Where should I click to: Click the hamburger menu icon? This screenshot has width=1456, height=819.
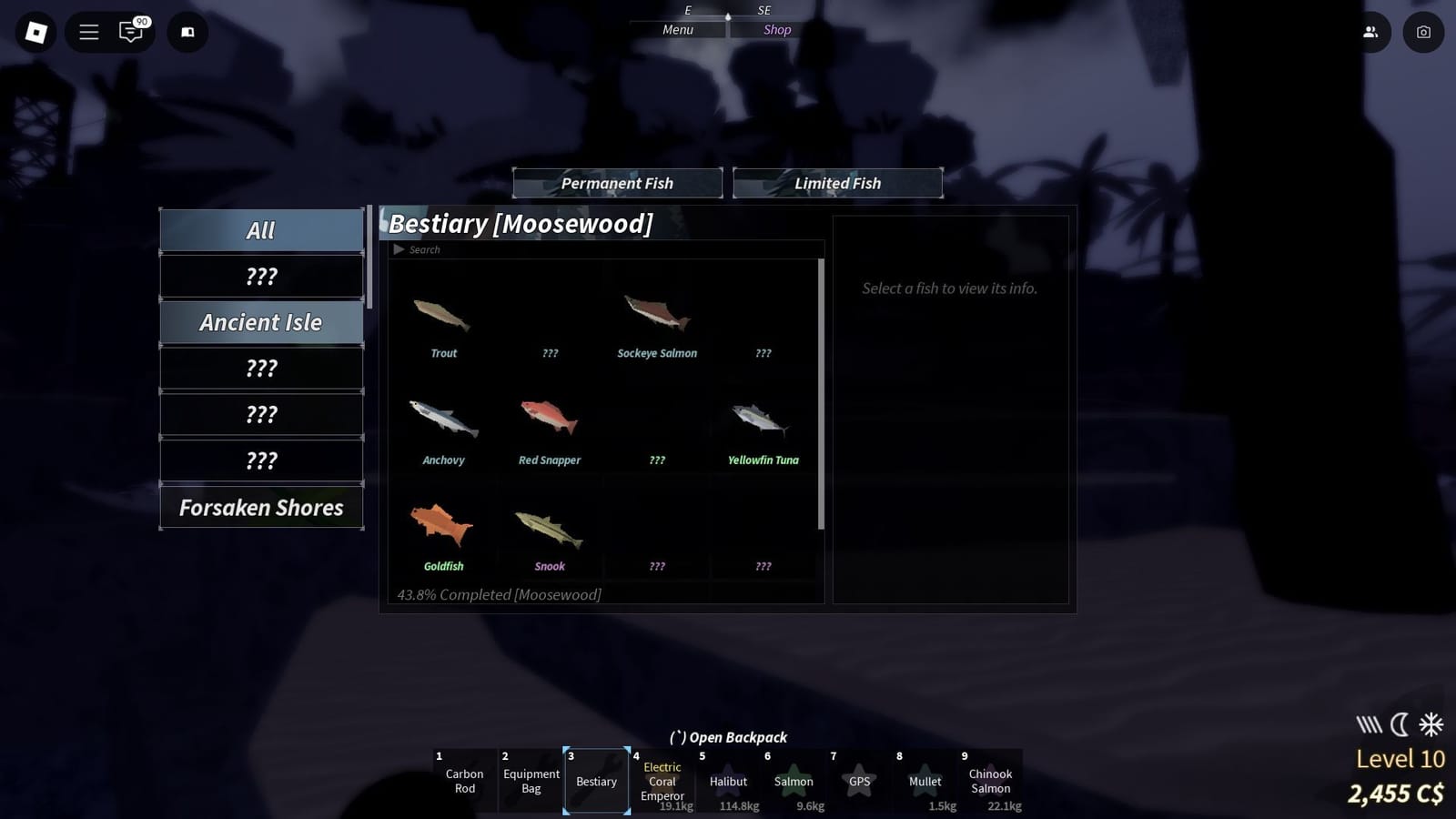click(88, 32)
